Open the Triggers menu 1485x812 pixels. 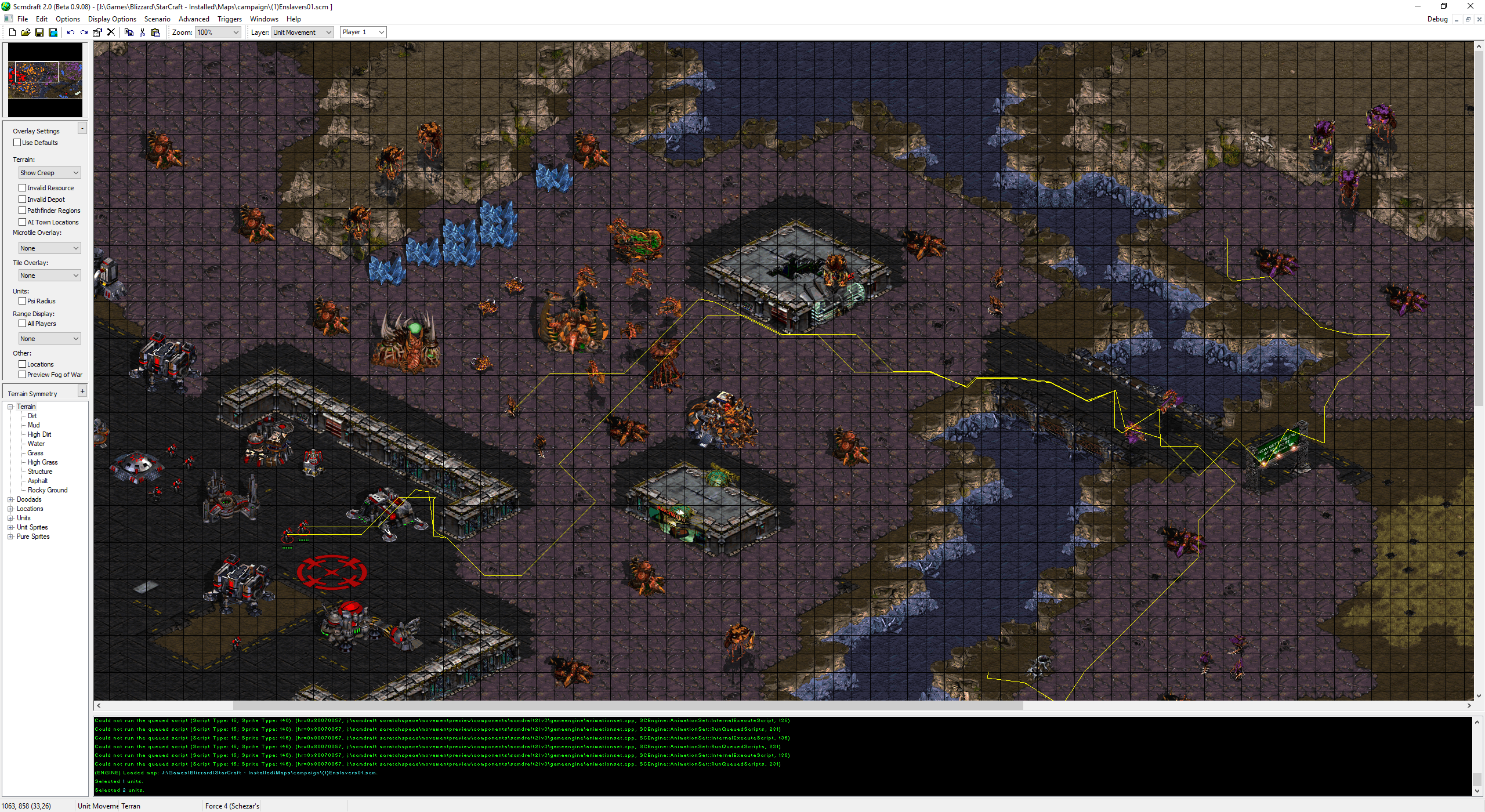click(229, 19)
